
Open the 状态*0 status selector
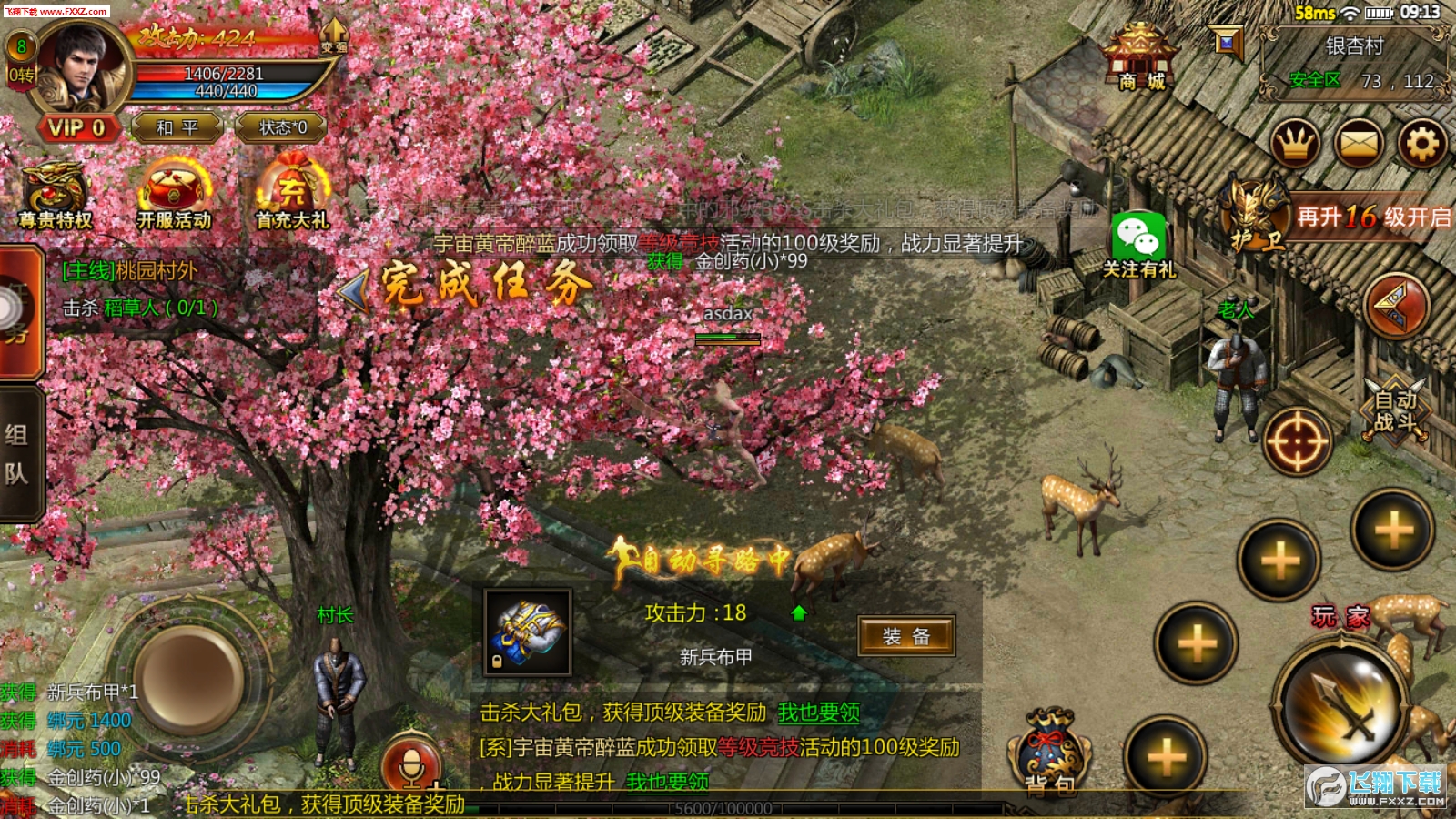tap(282, 128)
